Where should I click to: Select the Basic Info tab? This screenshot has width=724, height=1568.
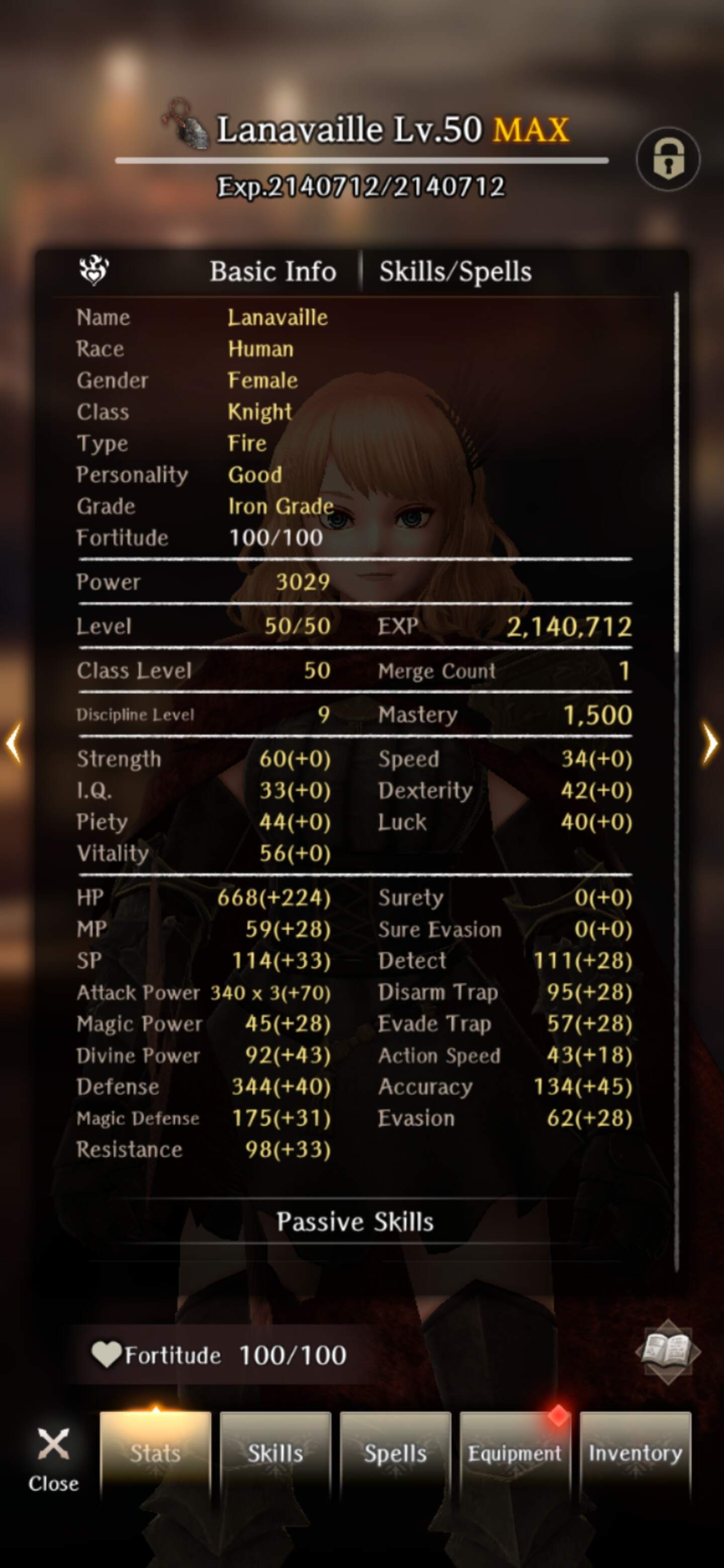pyautogui.click(x=274, y=271)
